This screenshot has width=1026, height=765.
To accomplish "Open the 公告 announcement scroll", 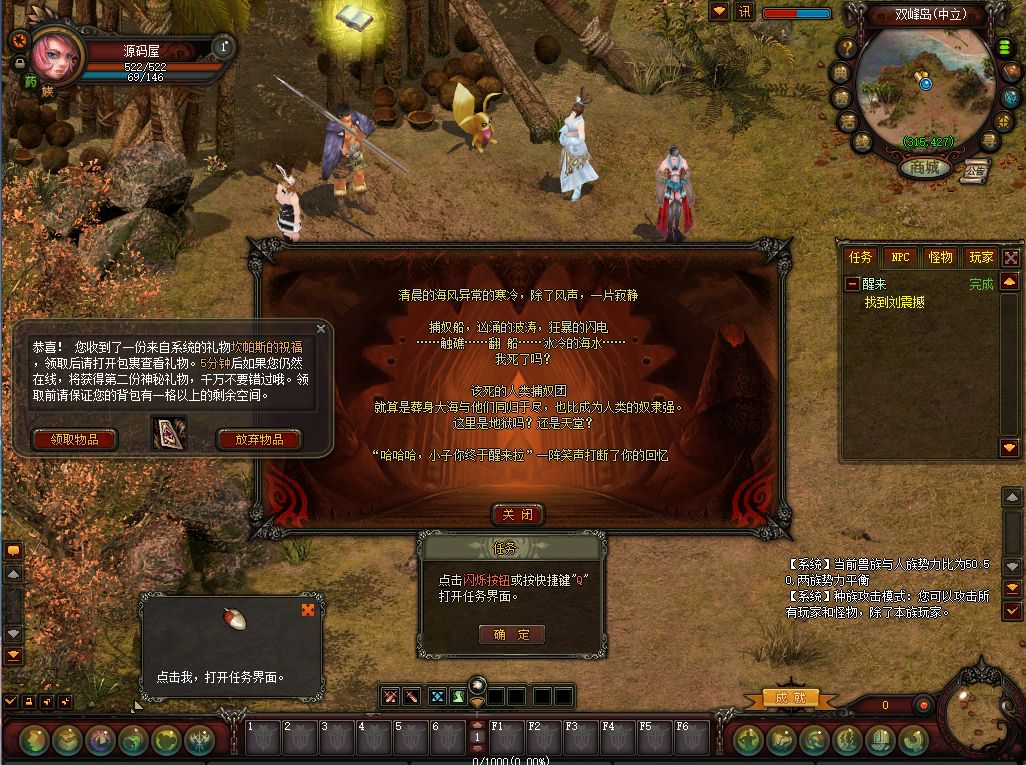I will click(x=975, y=169).
